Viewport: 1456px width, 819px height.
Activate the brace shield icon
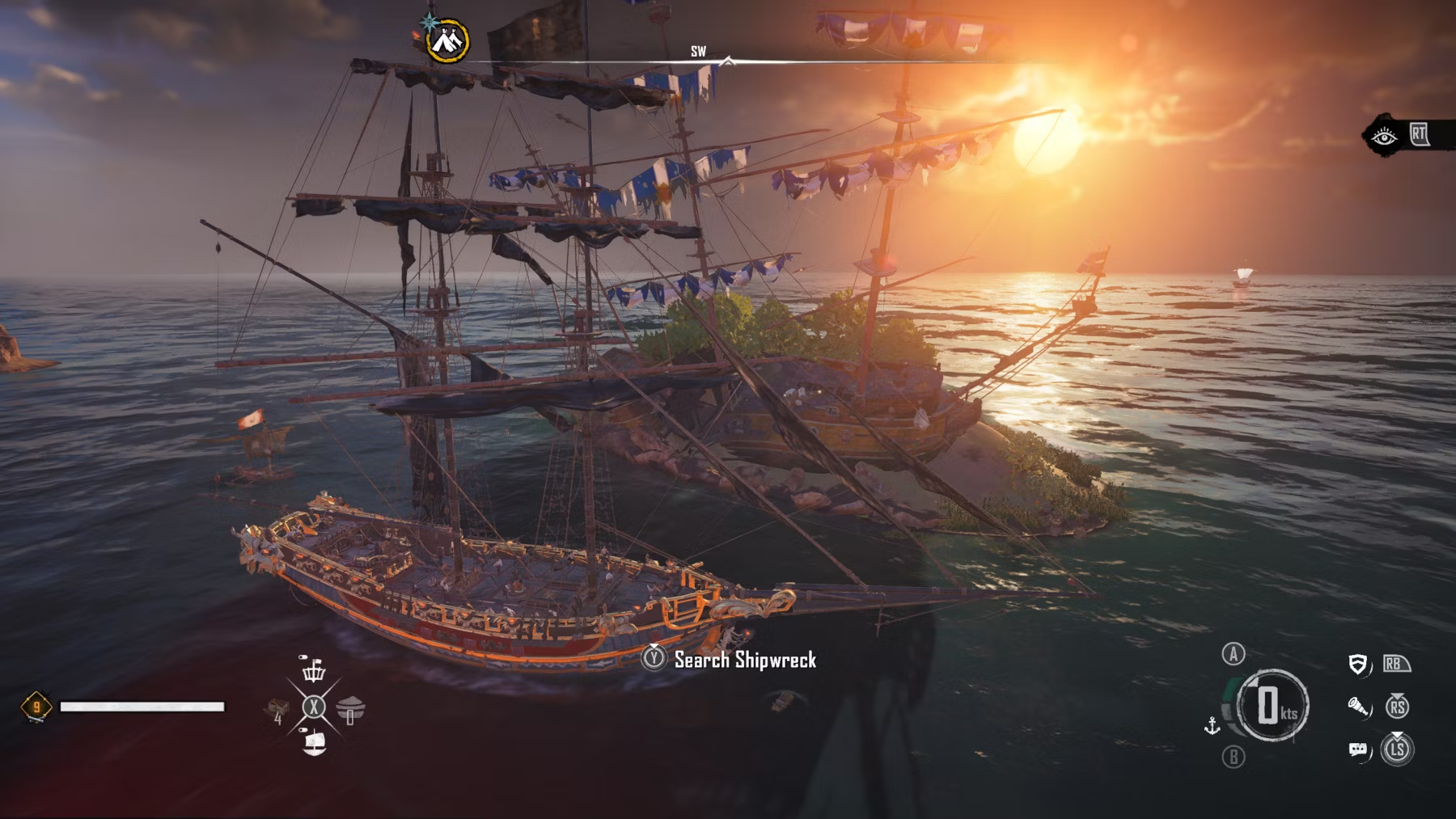1359,665
